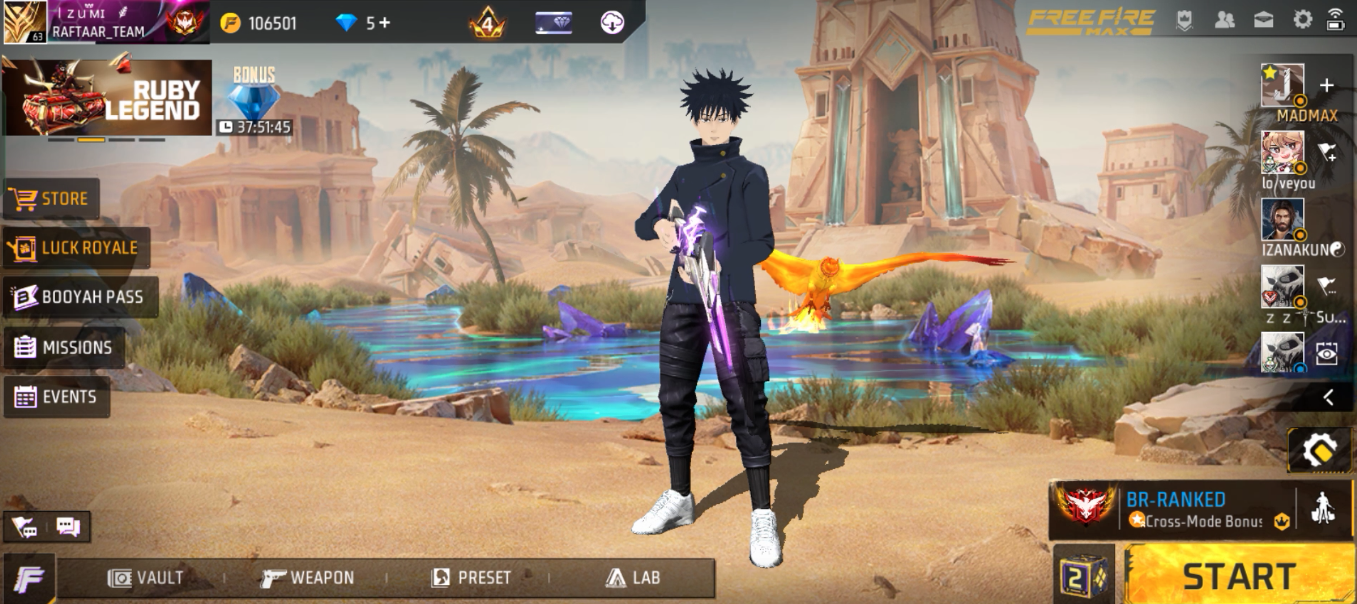The height and width of the screenshot is (604, 1357).
Task: Show the Booyah Pass screen
Action: [x=80, y=297]
